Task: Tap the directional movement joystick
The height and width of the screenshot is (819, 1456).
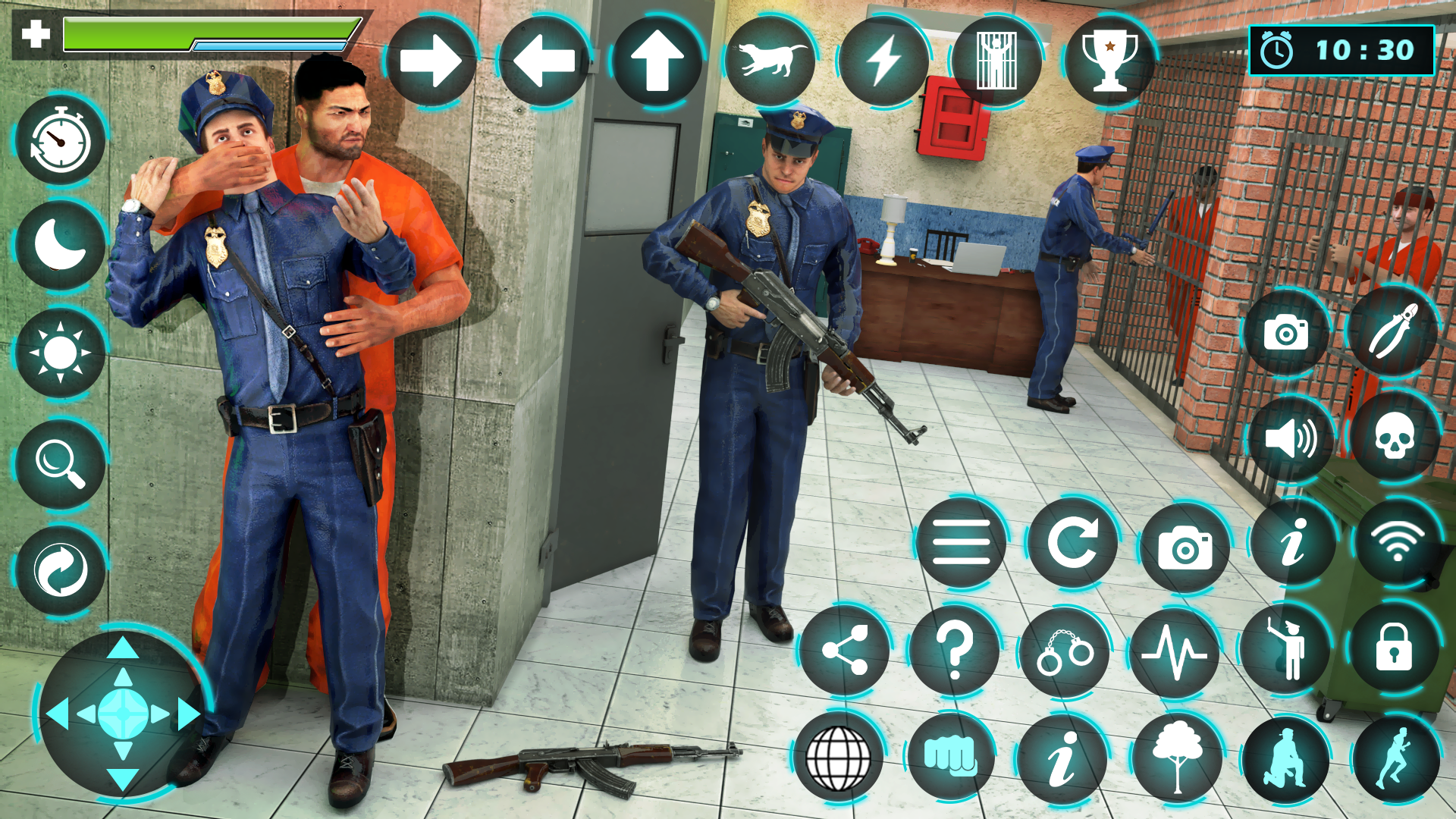Action: pyautogui.click(x=121, y=713)
